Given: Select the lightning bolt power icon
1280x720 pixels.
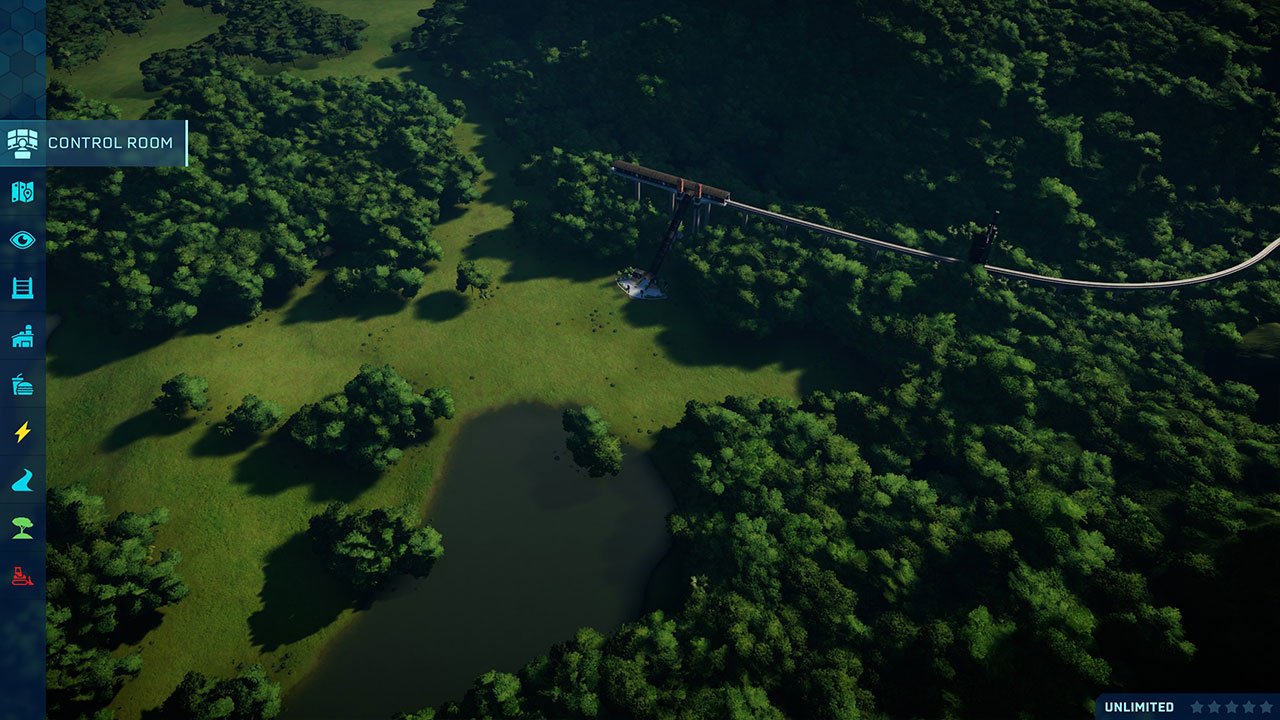Looking at the screenshot, I should tap(22, 431).
